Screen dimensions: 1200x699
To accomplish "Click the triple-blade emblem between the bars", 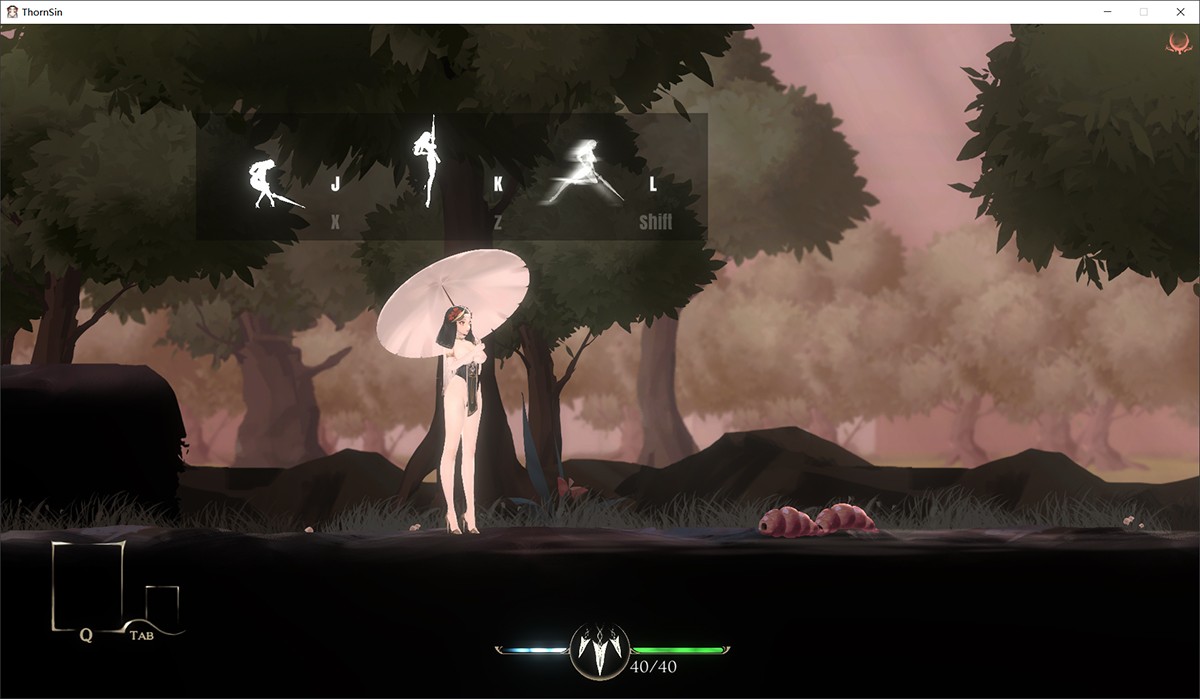I will click(x=600, y=649).
